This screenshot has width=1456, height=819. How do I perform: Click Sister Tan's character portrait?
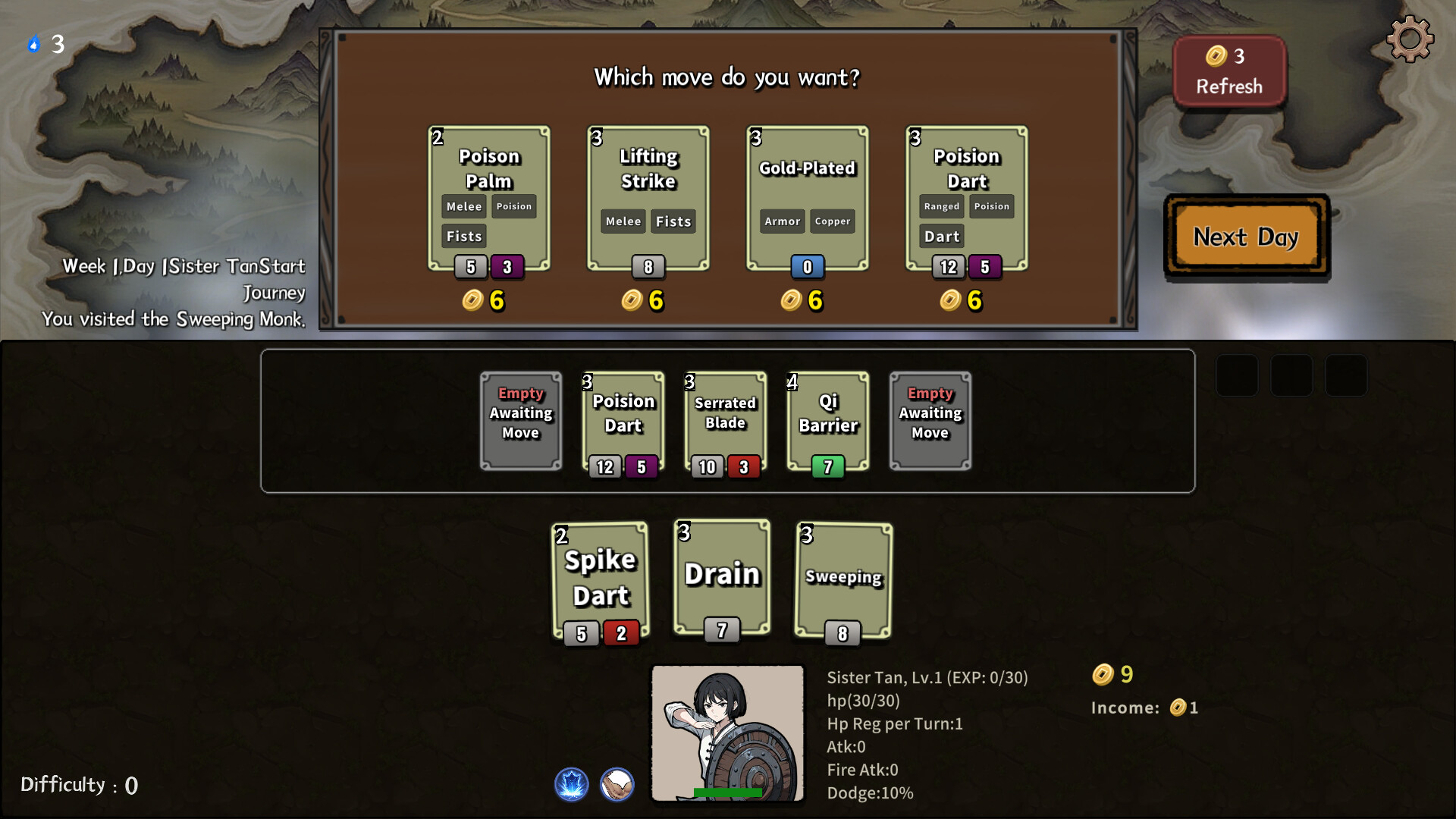[x=727, y=733]
